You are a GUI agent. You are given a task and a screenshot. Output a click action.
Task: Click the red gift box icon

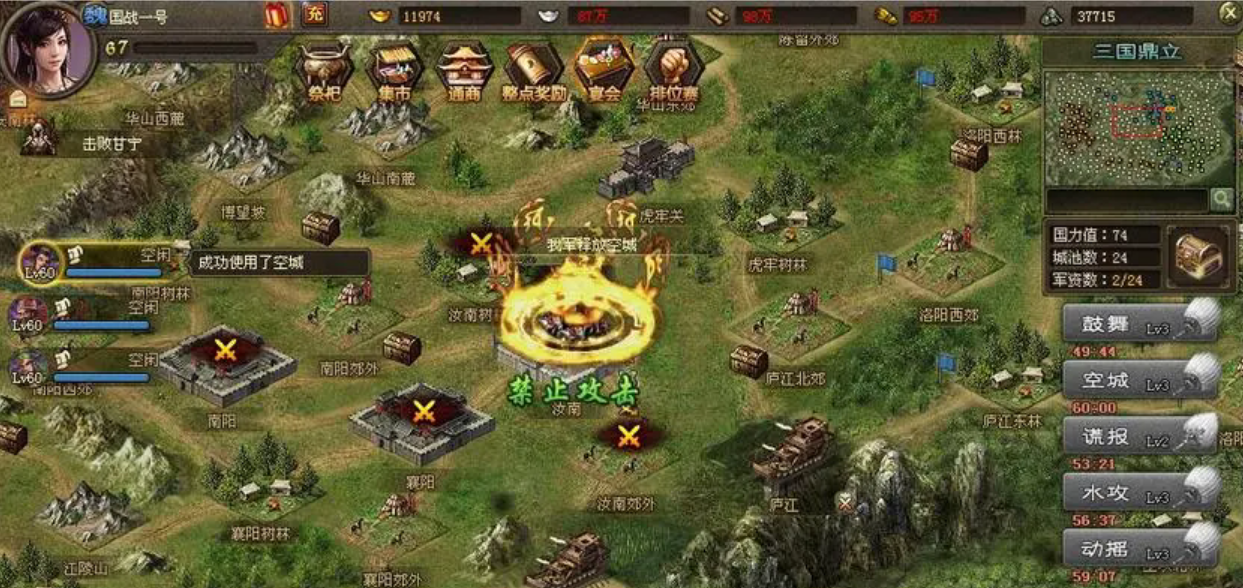click(277, 15)
